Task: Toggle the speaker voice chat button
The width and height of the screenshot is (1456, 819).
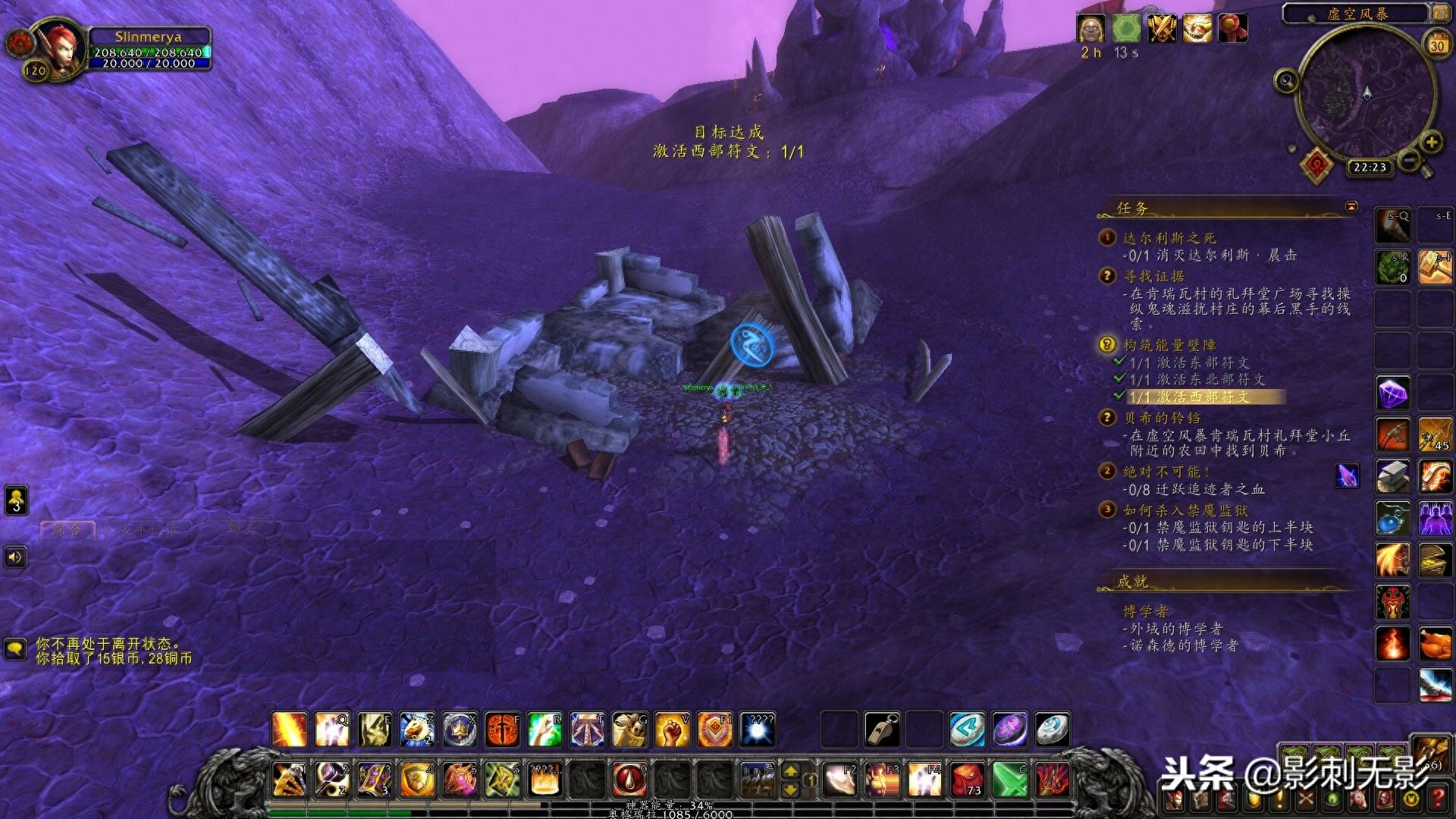Action: coord(15,557)
